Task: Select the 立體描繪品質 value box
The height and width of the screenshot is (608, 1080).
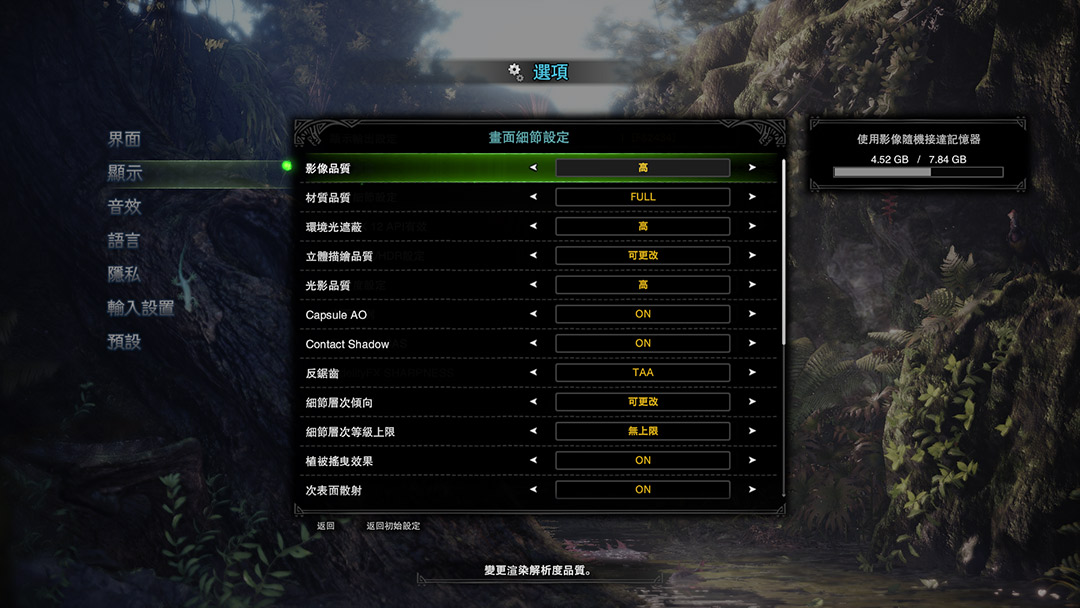Action: [x=642, y=256]
